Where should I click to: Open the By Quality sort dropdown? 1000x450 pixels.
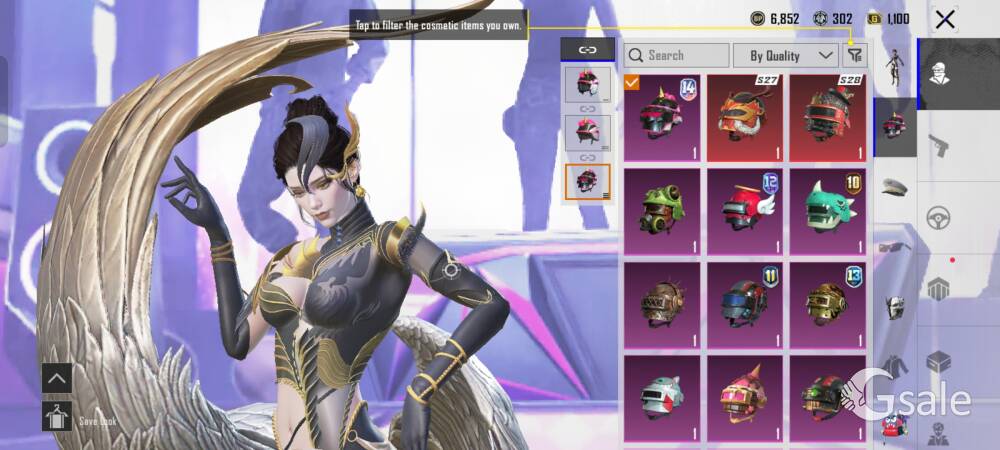[x=785, y=56]
